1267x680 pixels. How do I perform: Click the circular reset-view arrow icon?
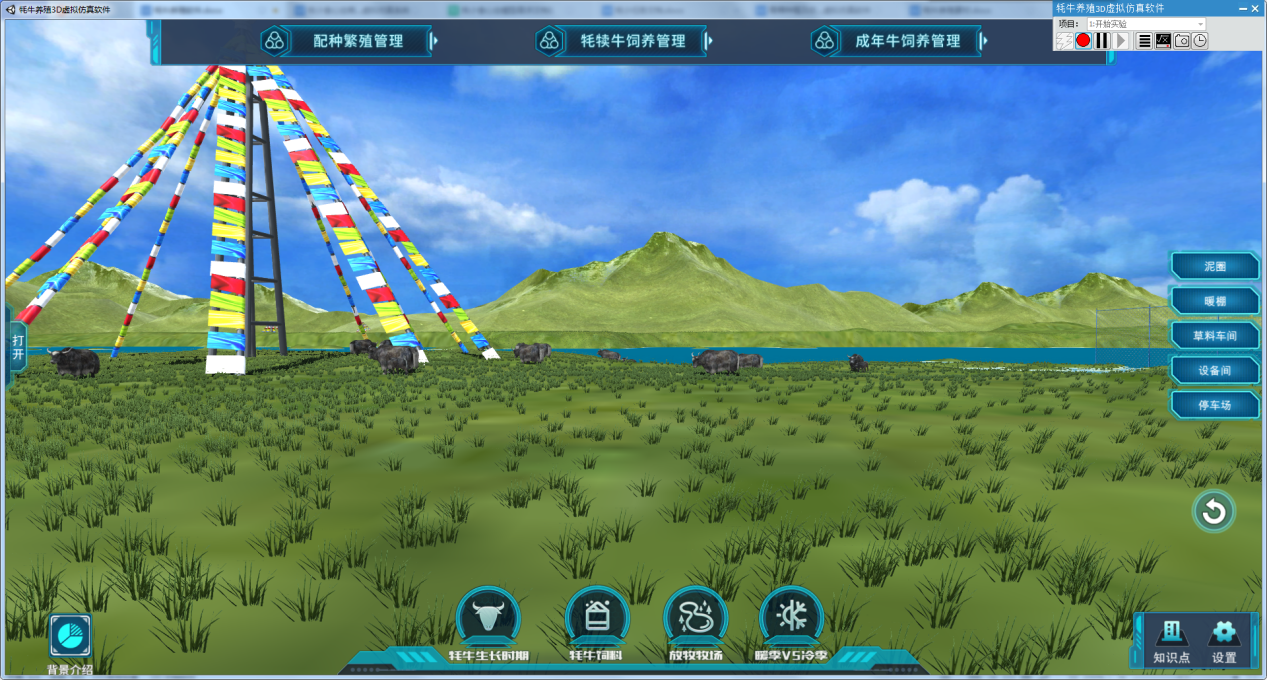[1214, 512]
